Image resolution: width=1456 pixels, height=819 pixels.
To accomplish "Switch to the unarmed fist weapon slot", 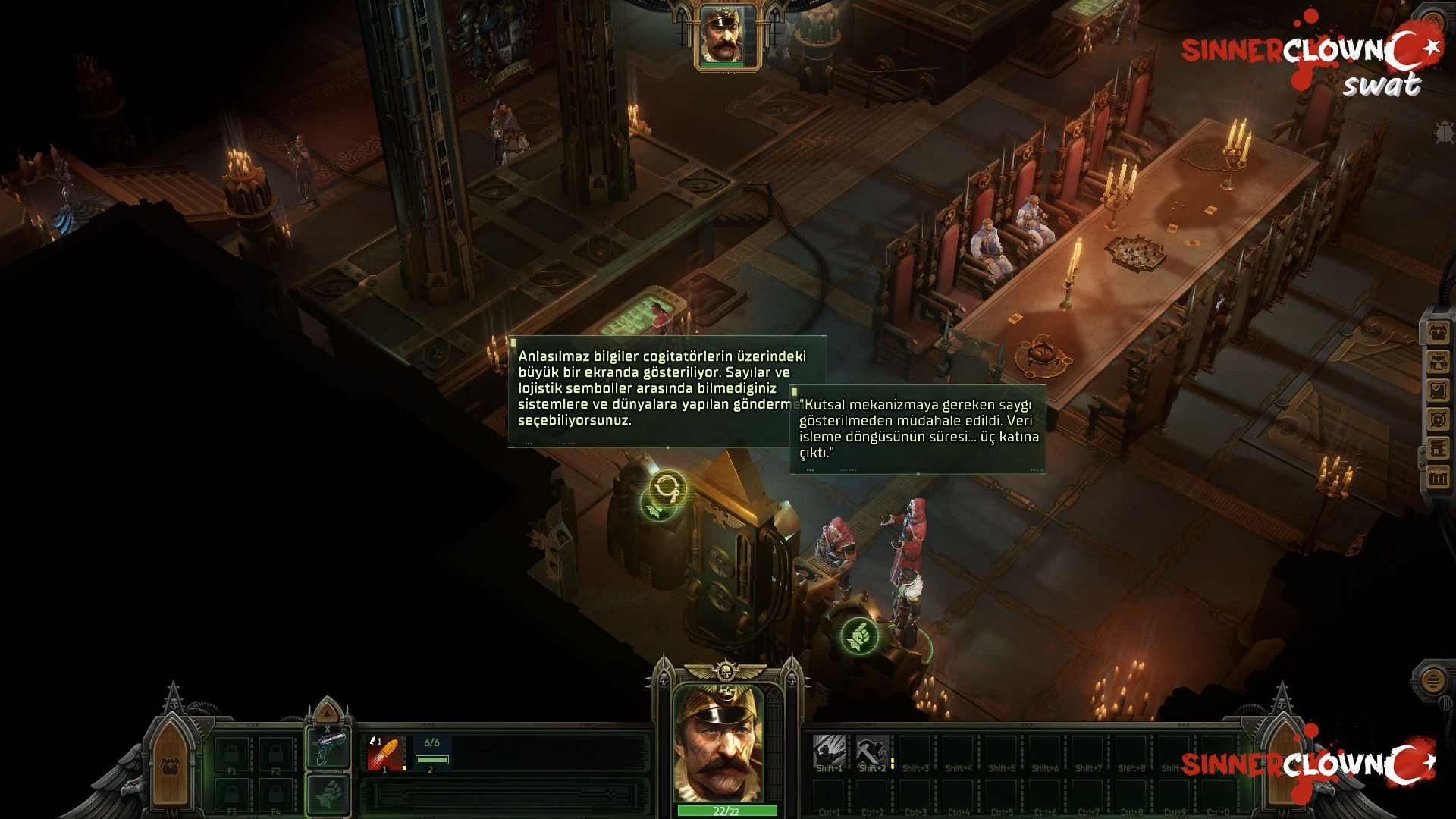I will (328, 795).
